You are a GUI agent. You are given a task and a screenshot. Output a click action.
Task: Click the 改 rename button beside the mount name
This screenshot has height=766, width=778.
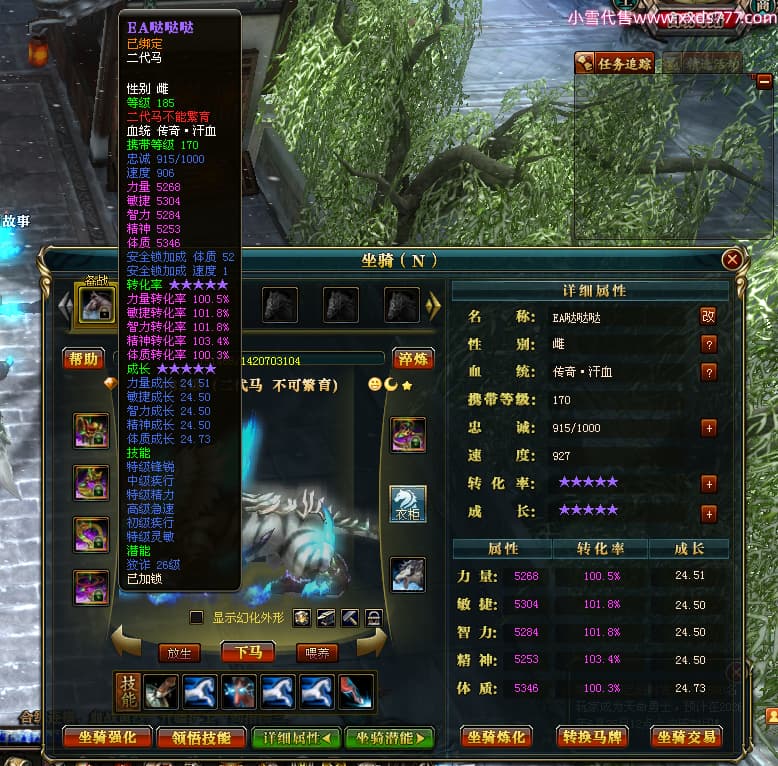(708, 316)
